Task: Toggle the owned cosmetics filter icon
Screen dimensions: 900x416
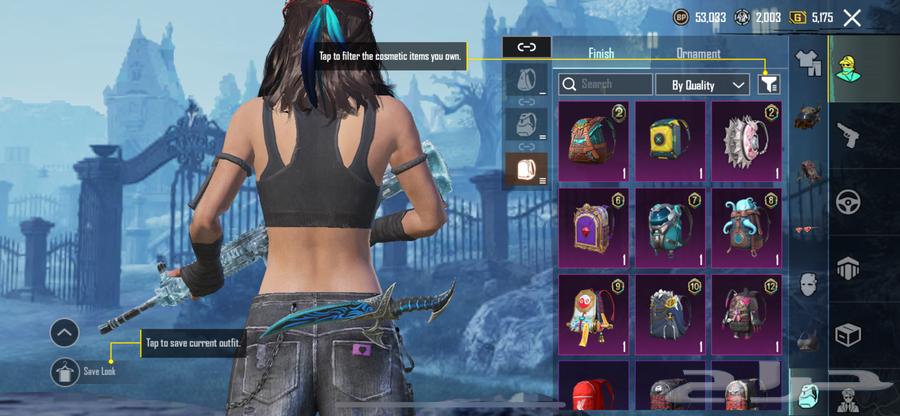Action: (768, 85)
